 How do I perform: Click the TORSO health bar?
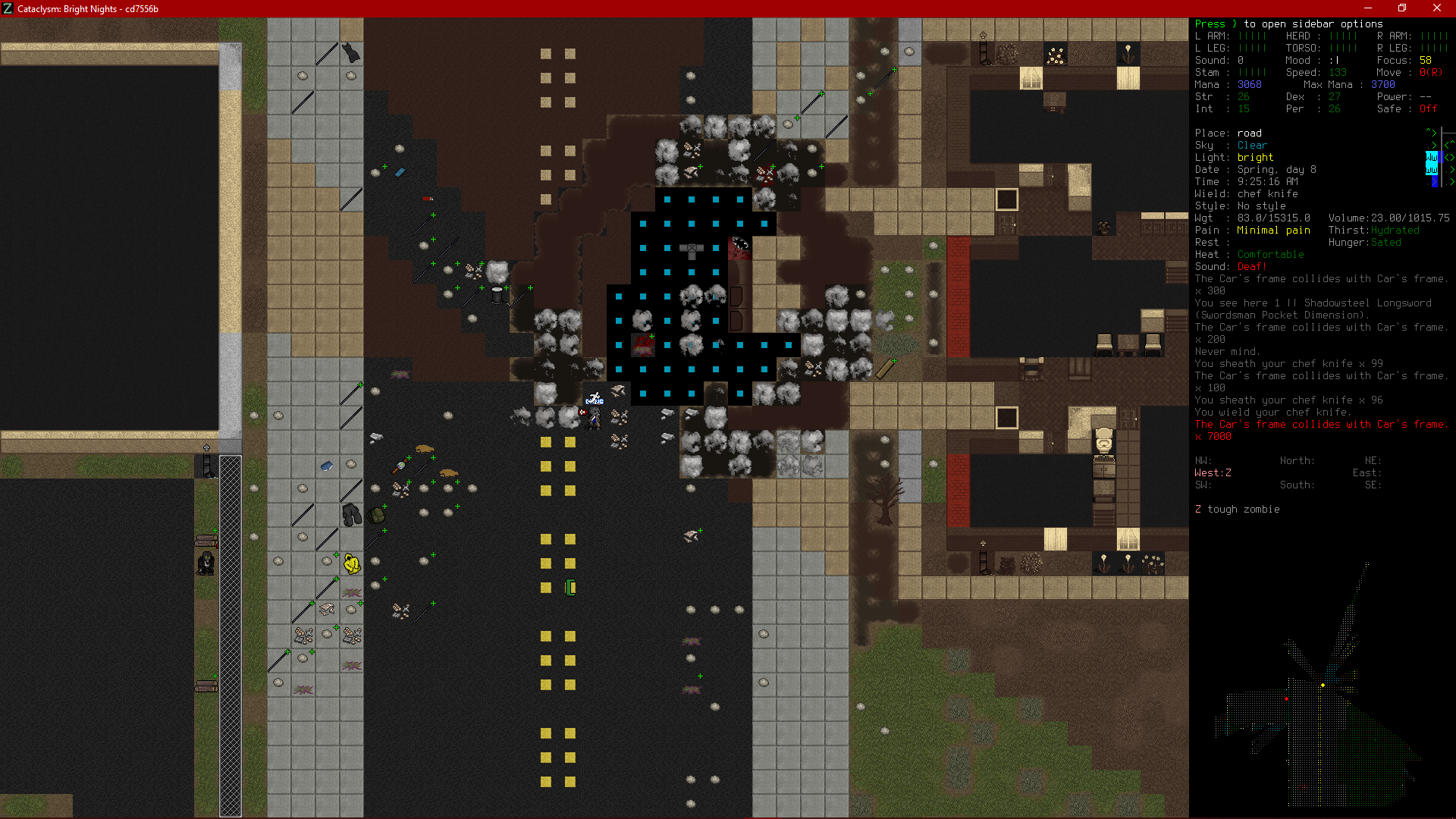tap(1344, 48)
